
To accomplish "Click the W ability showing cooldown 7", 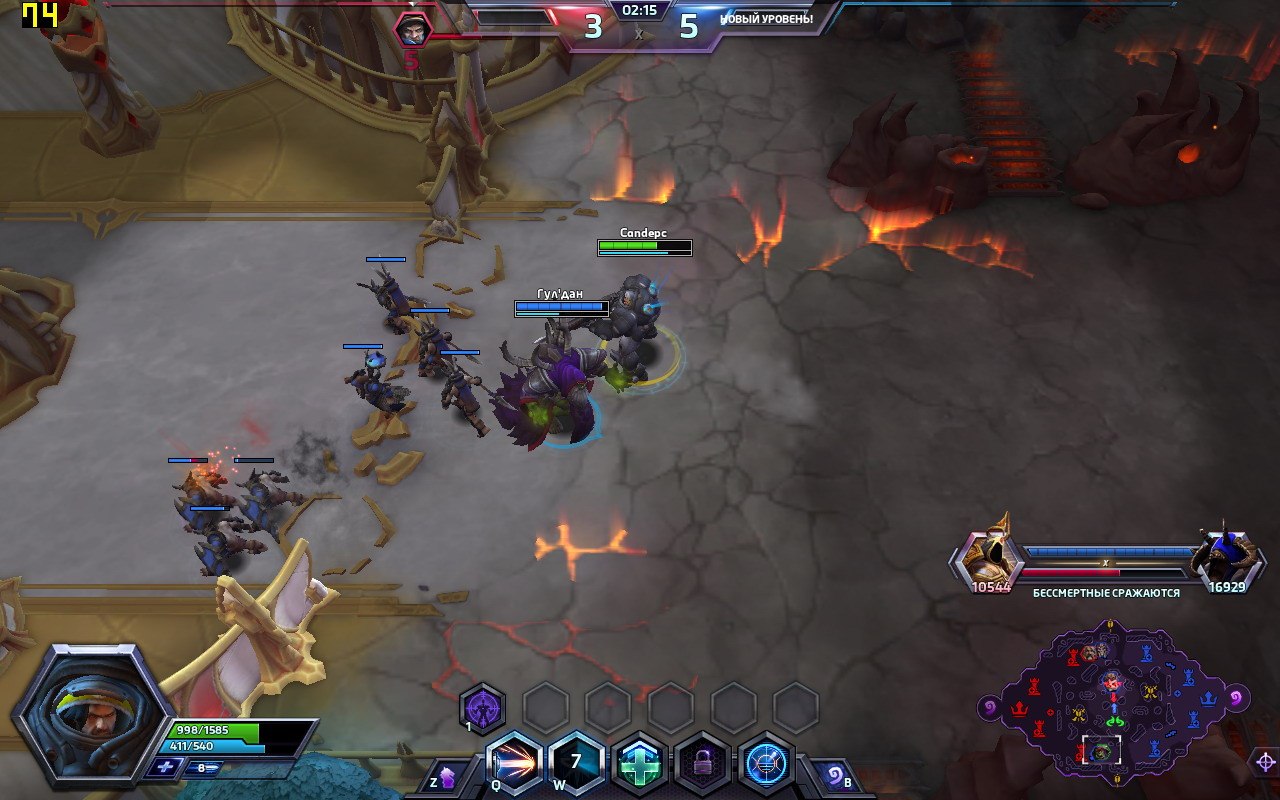I will [576, 765].
